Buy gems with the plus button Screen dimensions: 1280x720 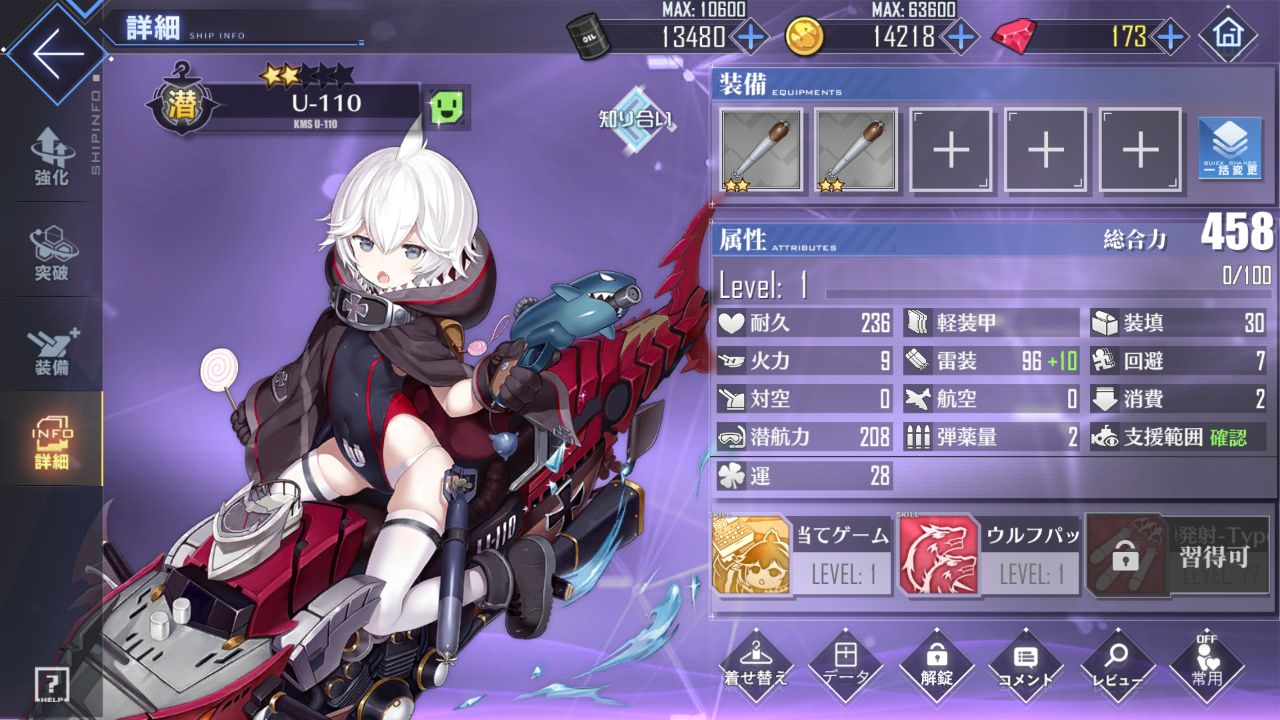[x=1168, y=38]
